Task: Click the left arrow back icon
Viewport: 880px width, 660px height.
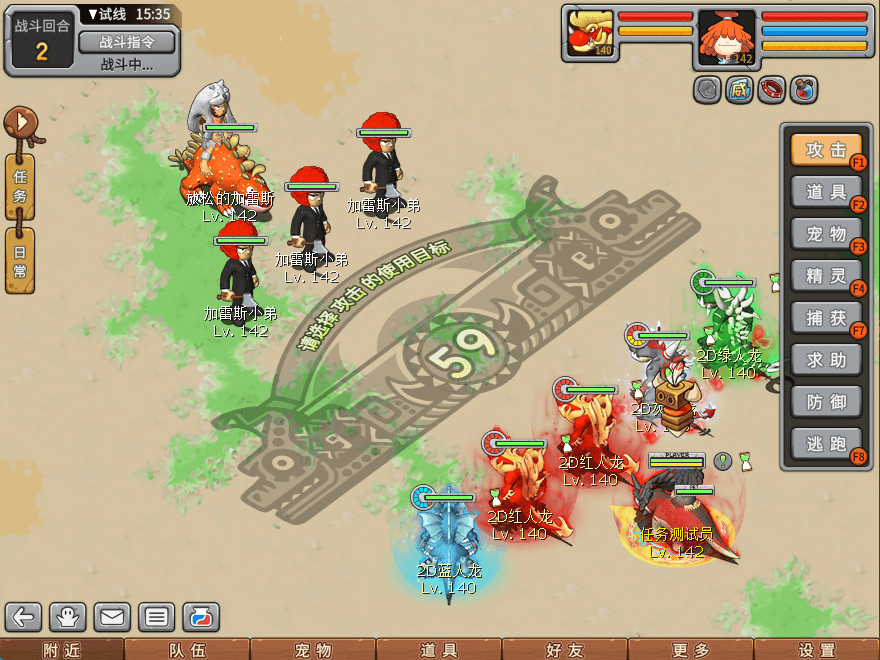Action: (24, 617)
